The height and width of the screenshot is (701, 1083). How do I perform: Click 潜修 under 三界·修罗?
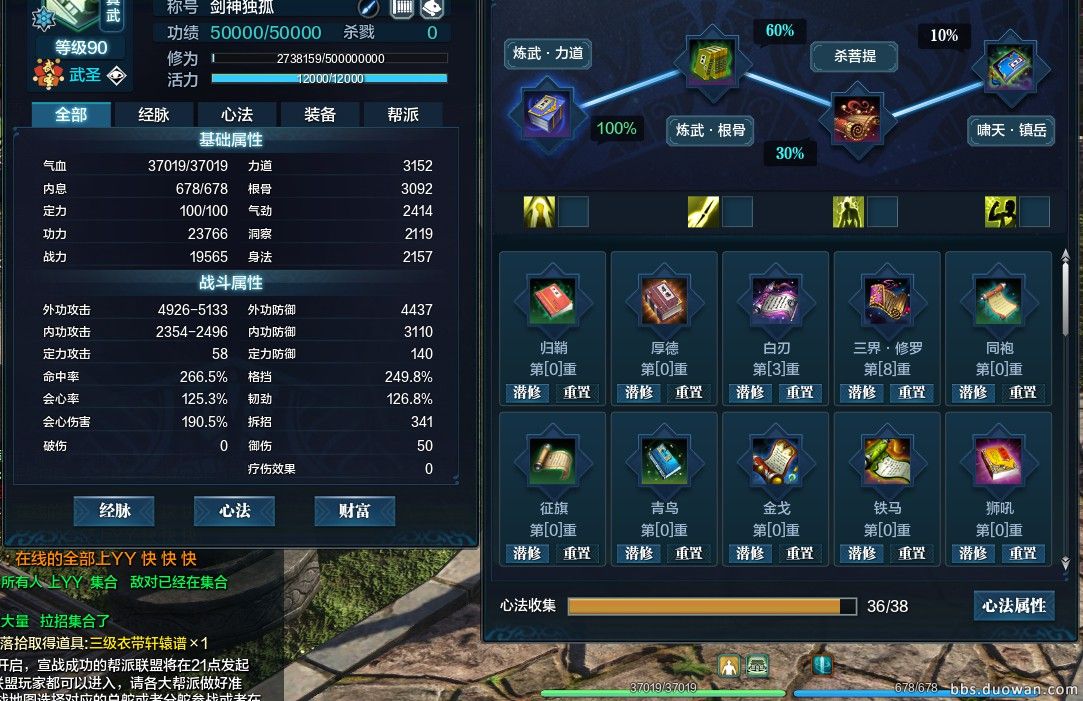pyautogui.click(x=862, y=392)
